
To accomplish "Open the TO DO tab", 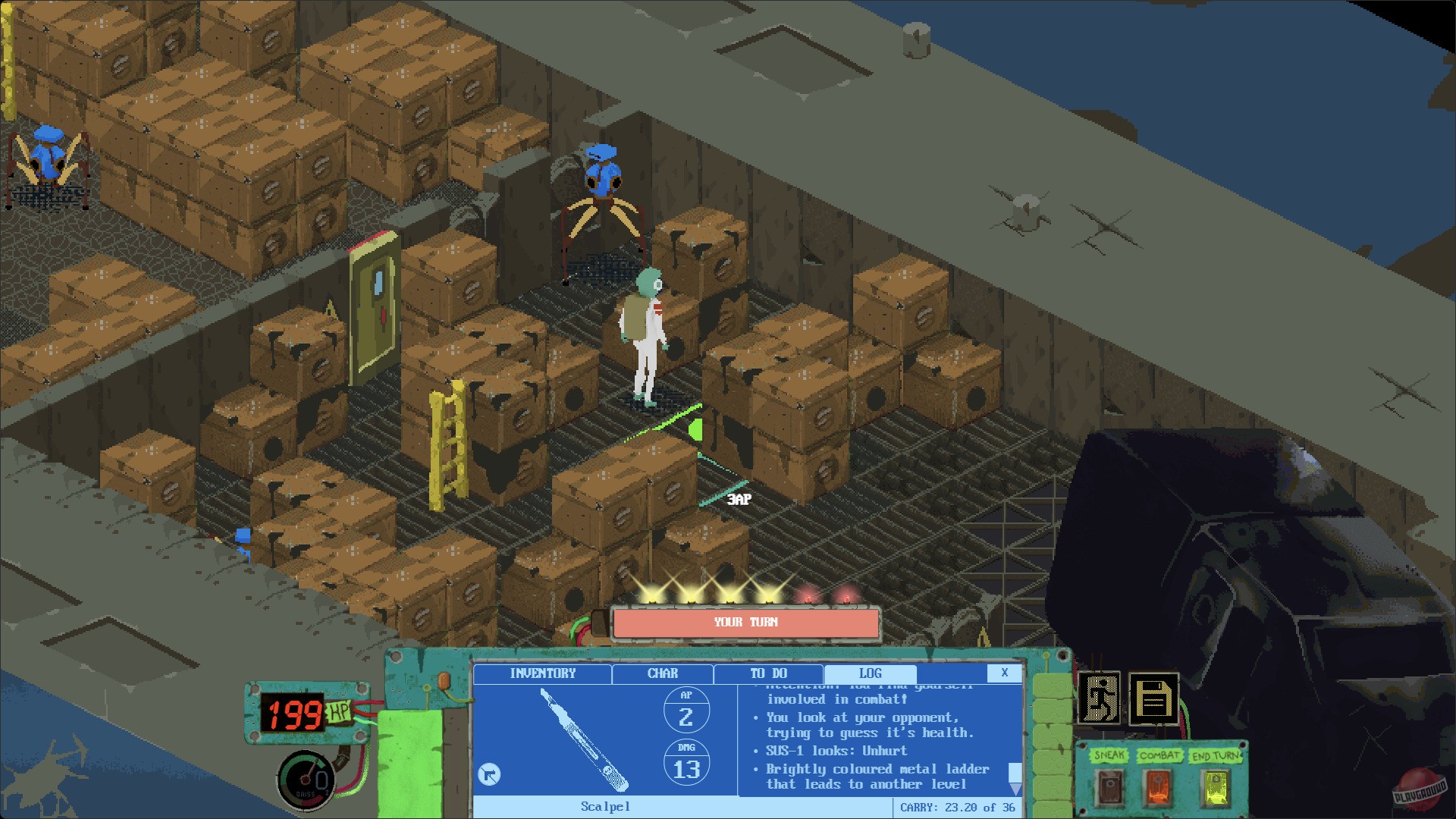I will (767, 673).
